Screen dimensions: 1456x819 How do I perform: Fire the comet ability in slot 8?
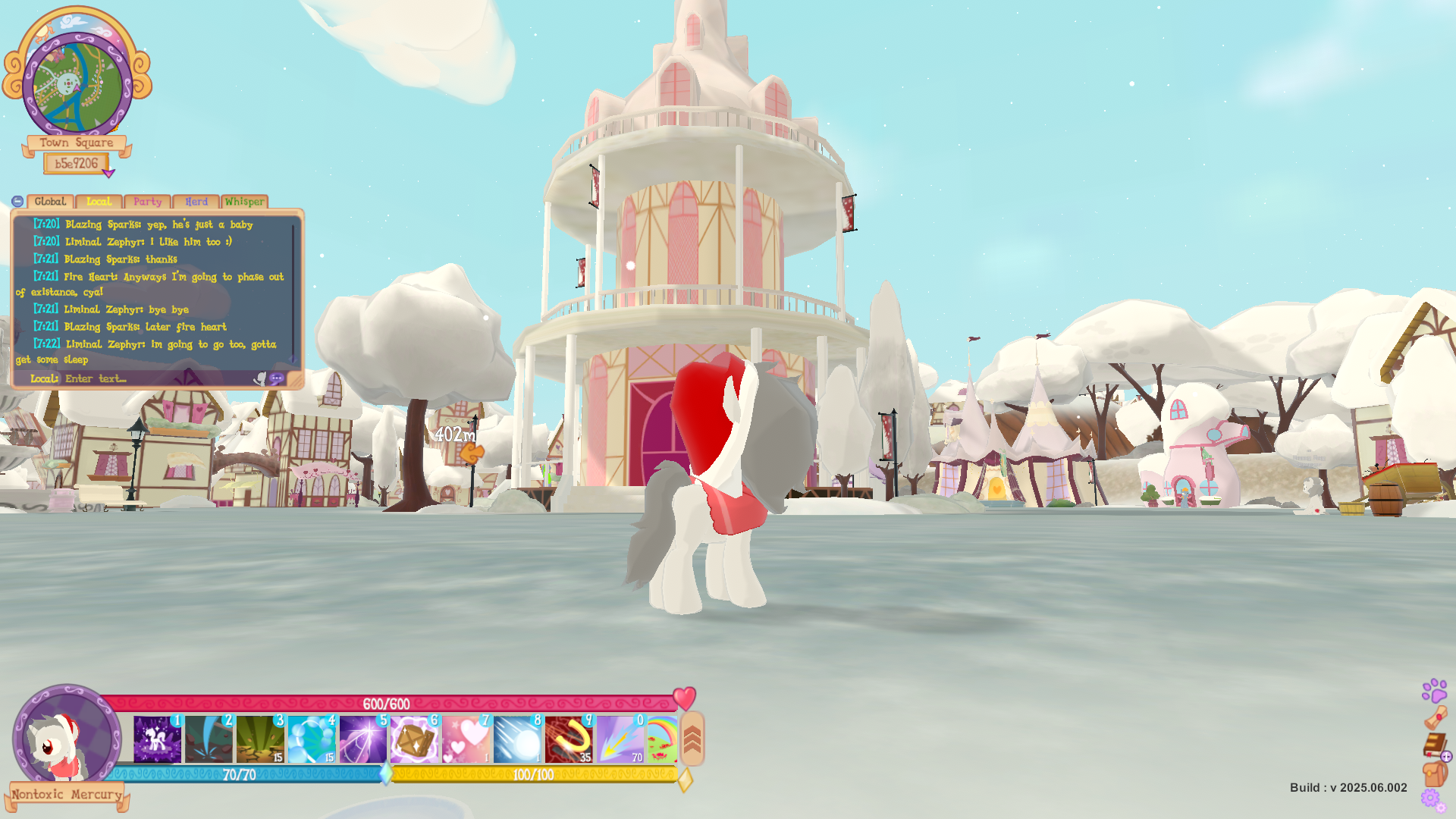(x=517, y=739)
